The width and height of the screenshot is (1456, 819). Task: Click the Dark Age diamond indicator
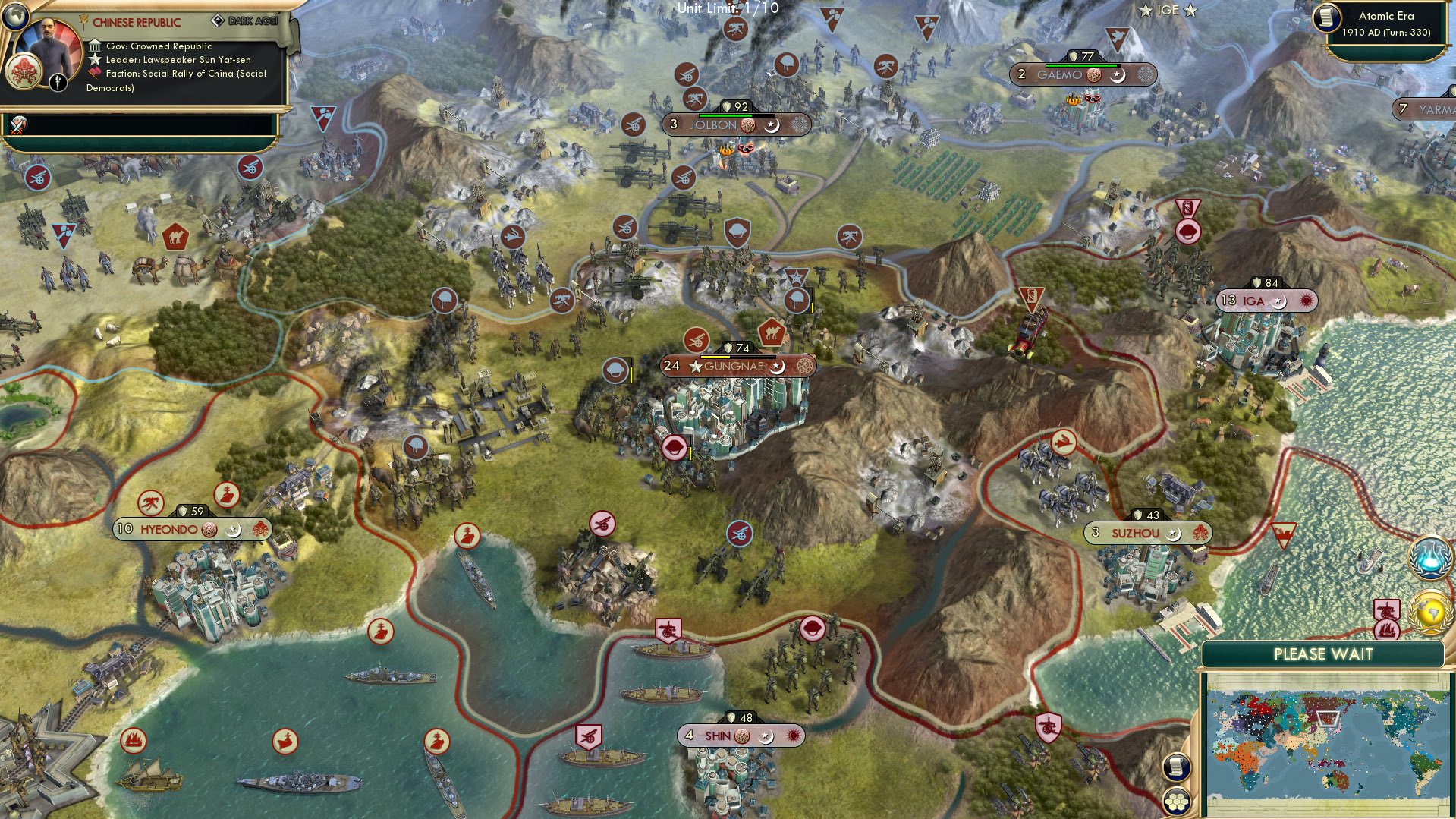[x=219, y=20]
